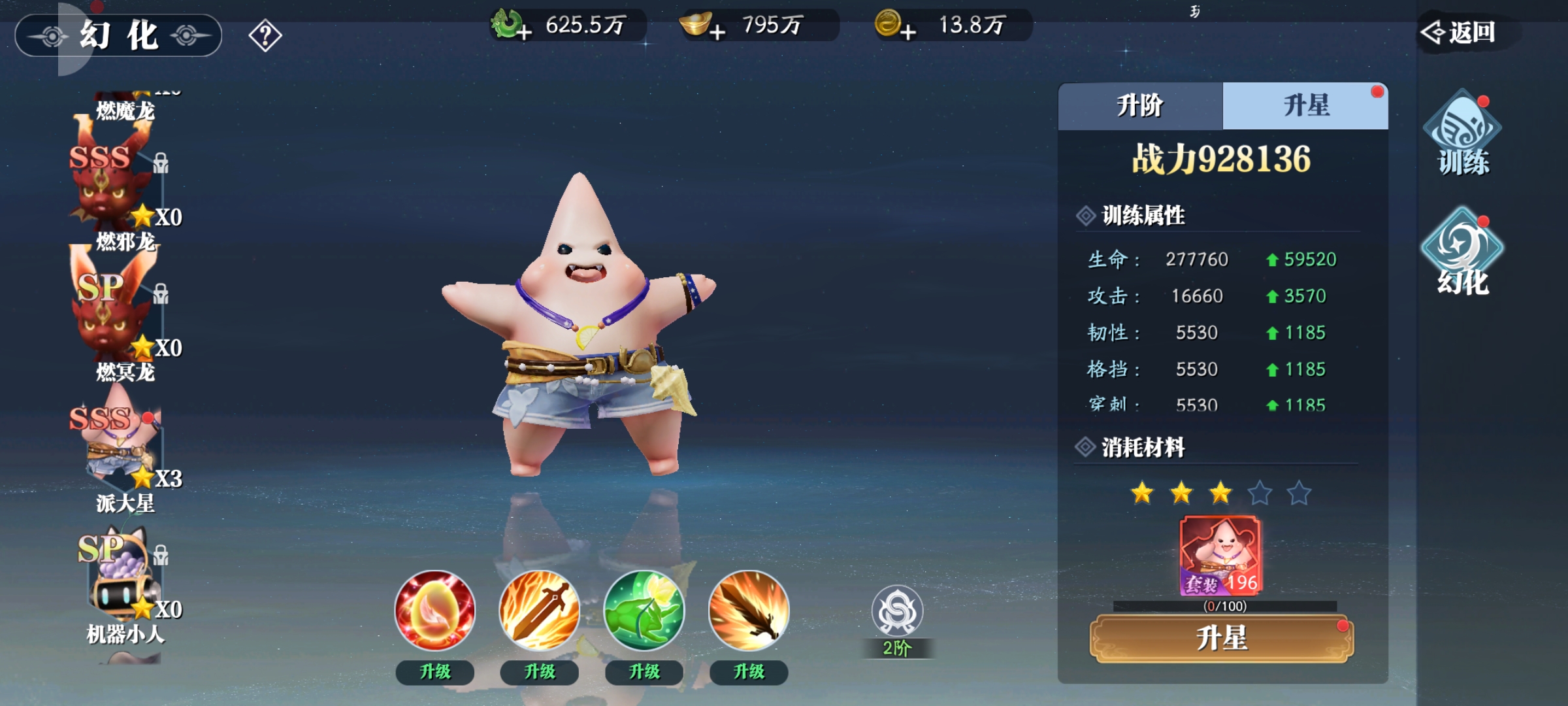
Task: Open the 训练 side menu
Action: [1462, 134]
